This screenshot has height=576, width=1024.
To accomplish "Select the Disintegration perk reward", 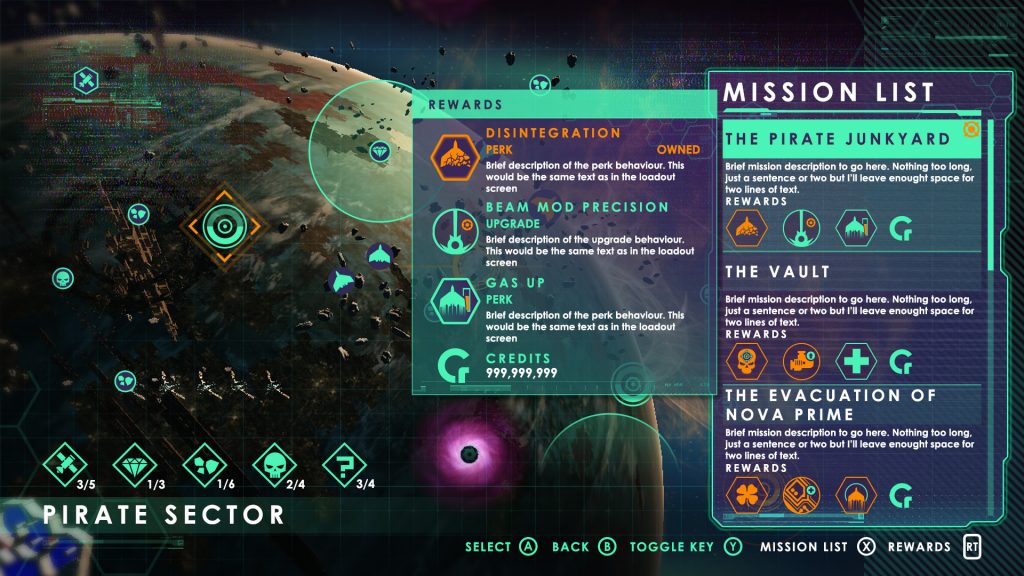I will [x=452, y=157].
